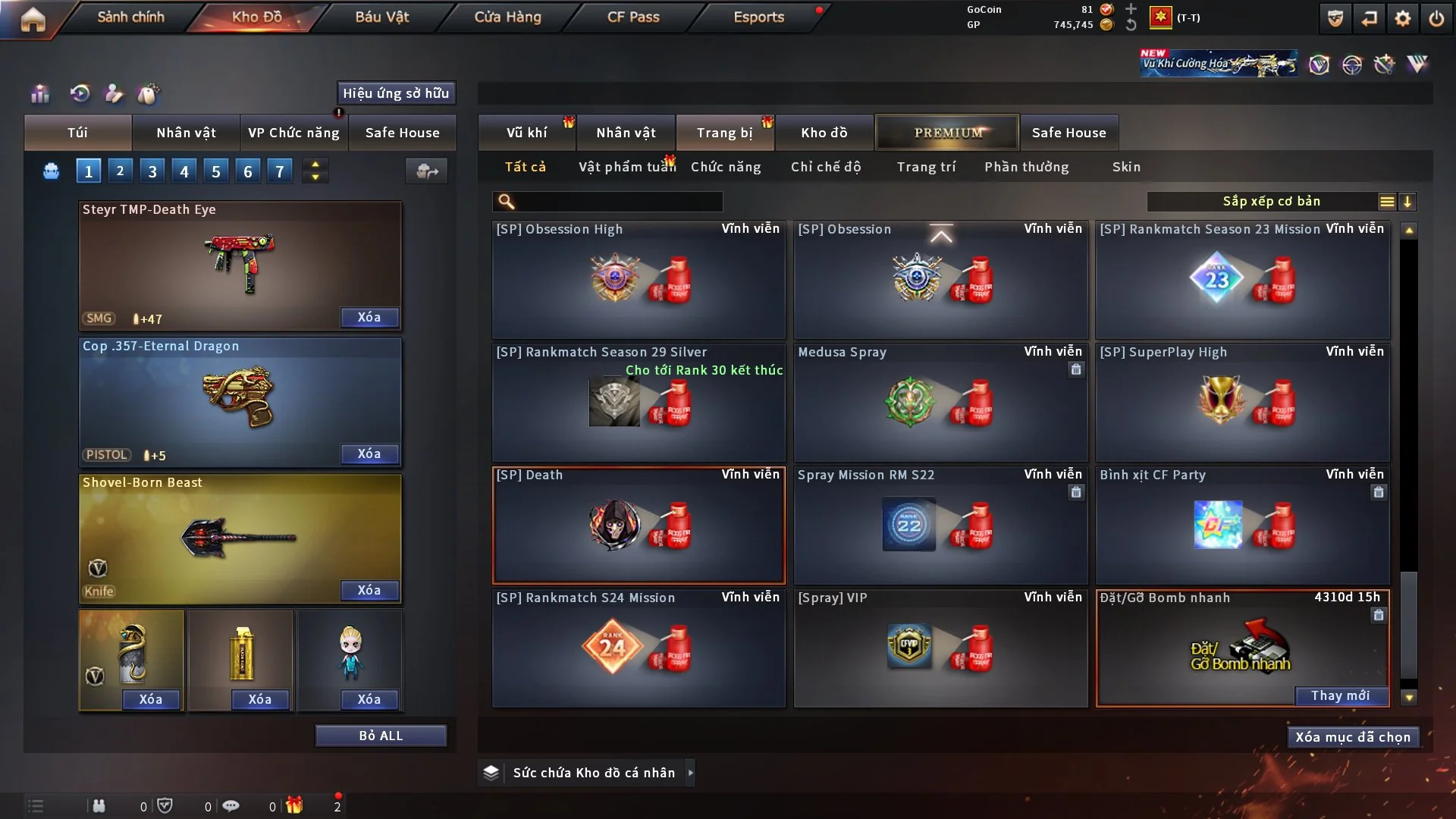Select the Vũ khí inventory tab
Image resolution: width=1456 pixels, height=819 pixels.
coord(526,133)
